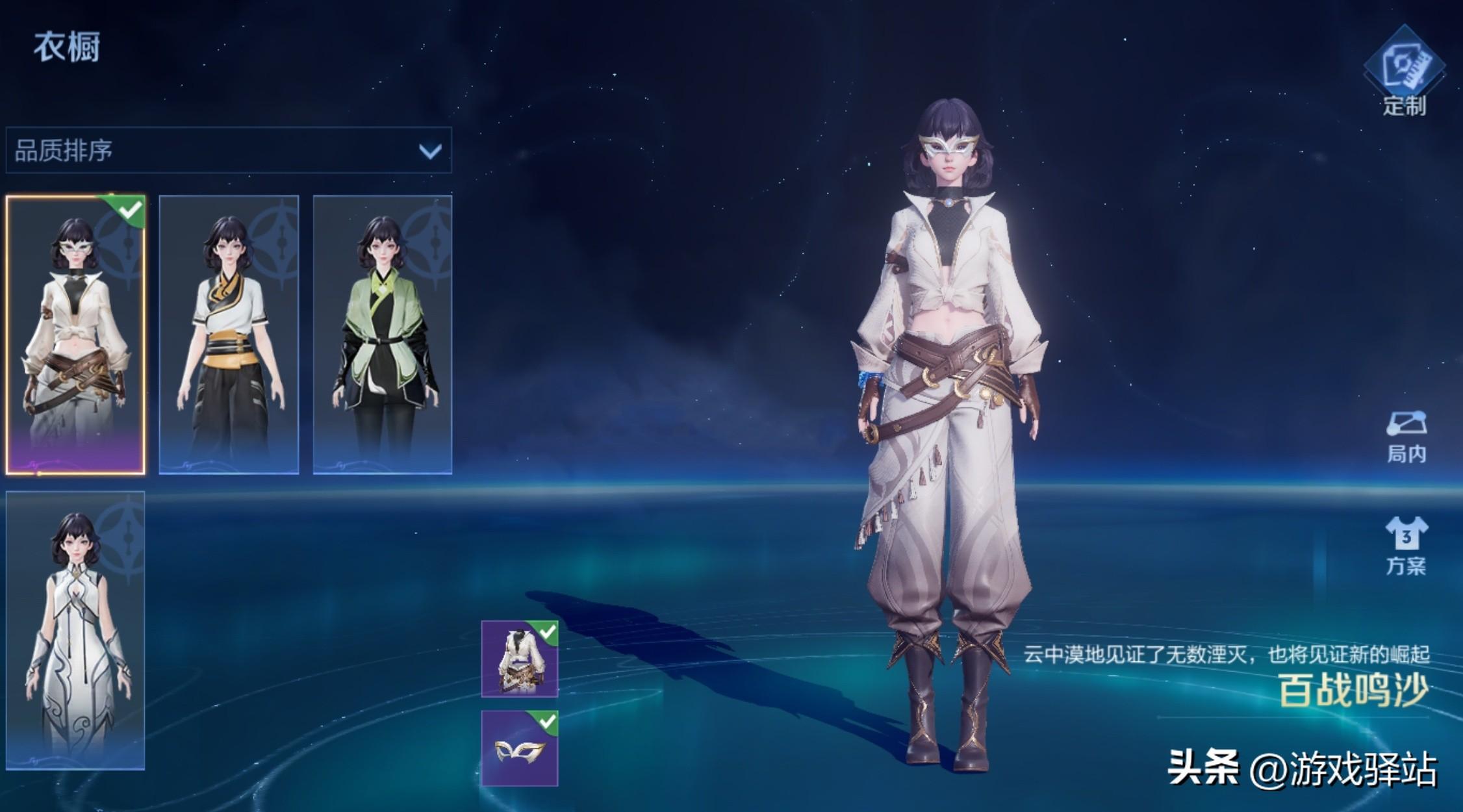Viewport: 1463px width, 812px height.
Task: Select the white sleeveless dress outfit
Action: click(x=75, y=630)
